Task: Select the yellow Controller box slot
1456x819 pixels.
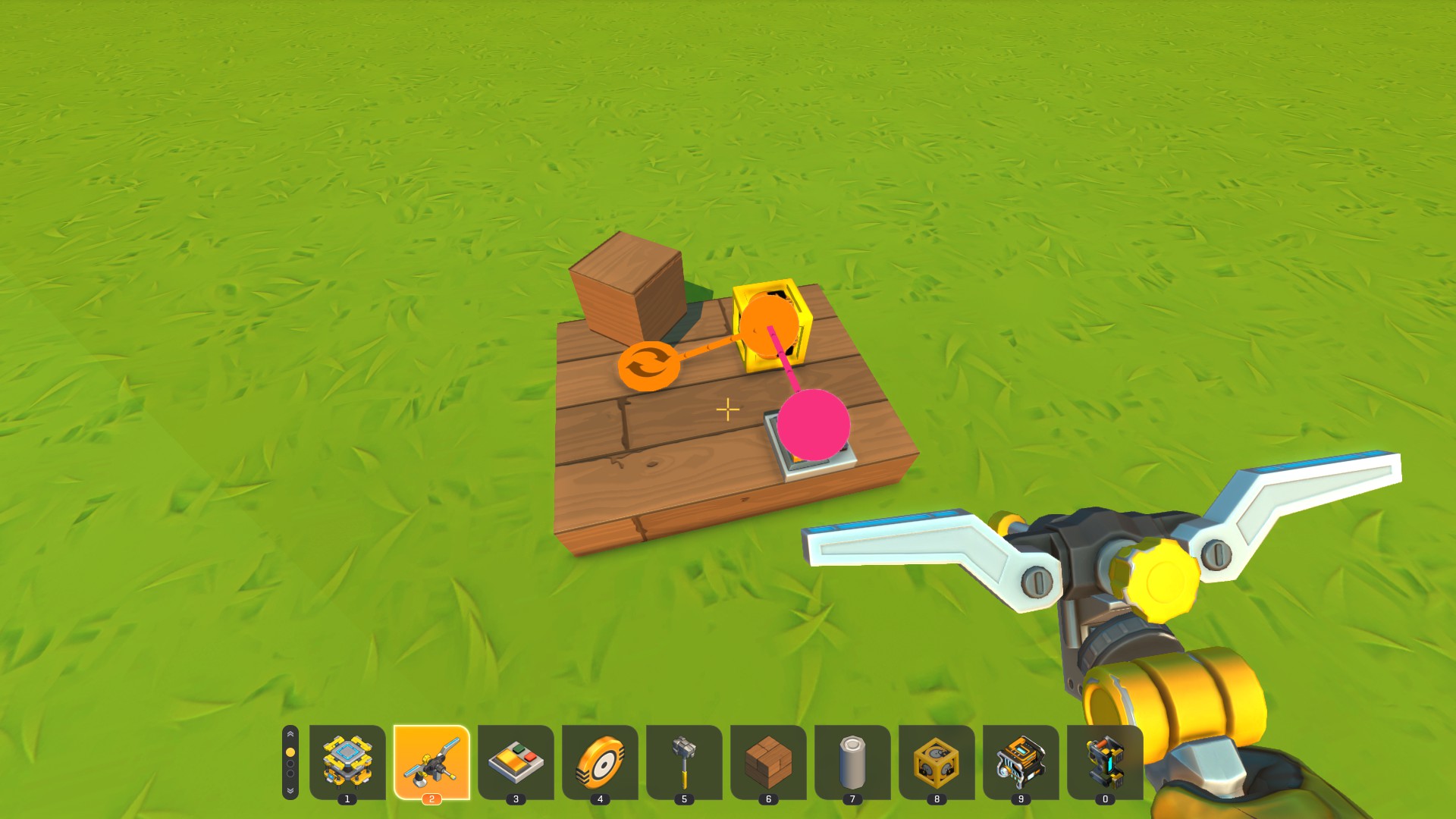Action: coord(937,761)
